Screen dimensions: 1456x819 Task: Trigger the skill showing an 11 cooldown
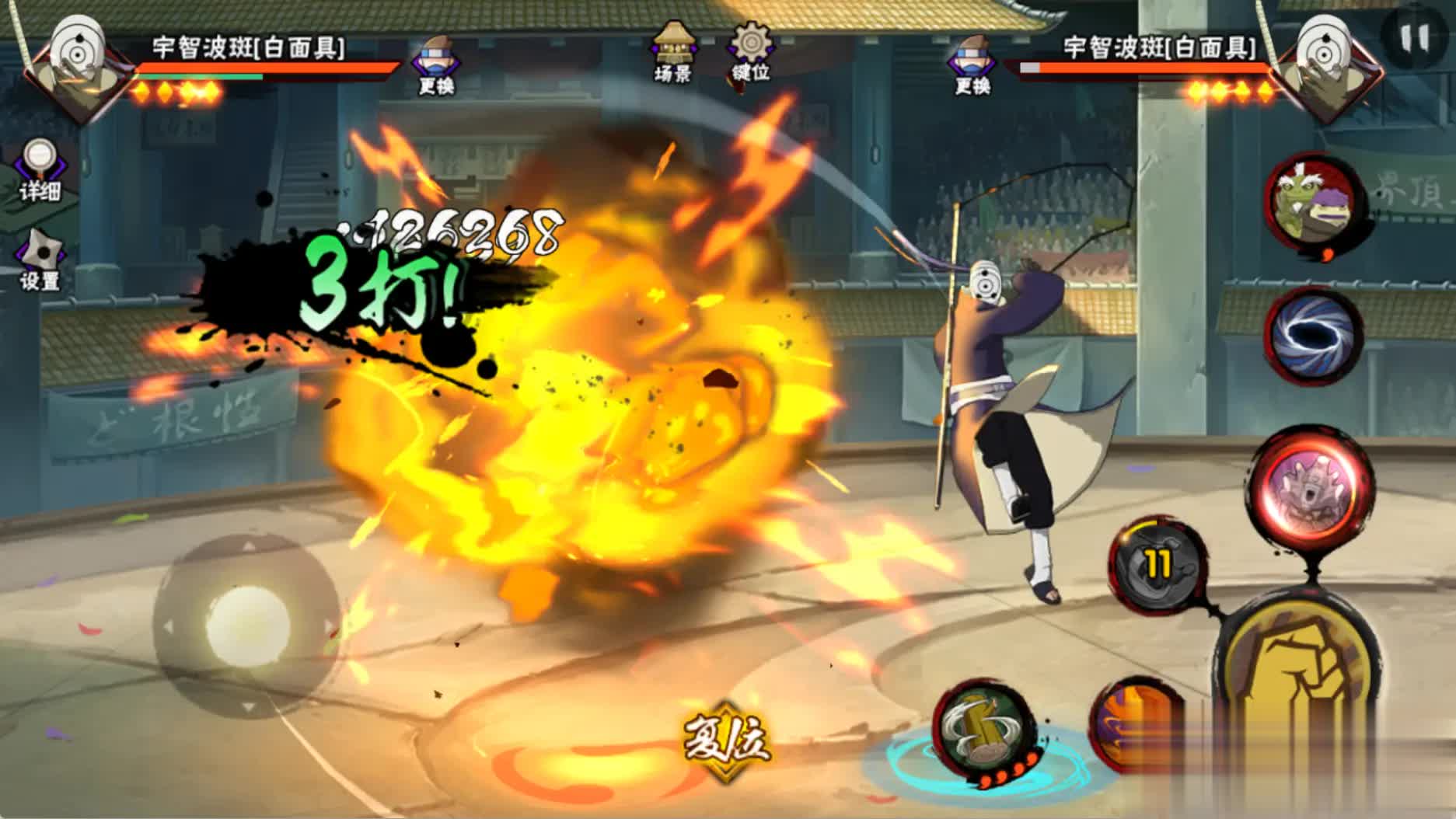pos(1157,563)
